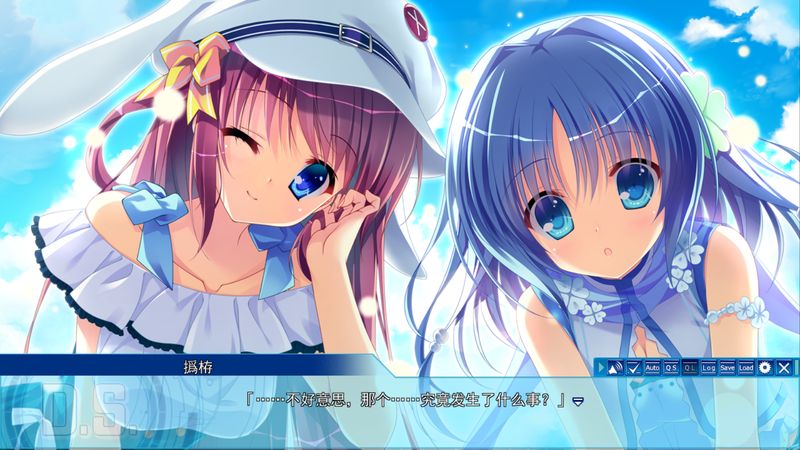Click the small triangle at the toolbar's left edge

602,367
